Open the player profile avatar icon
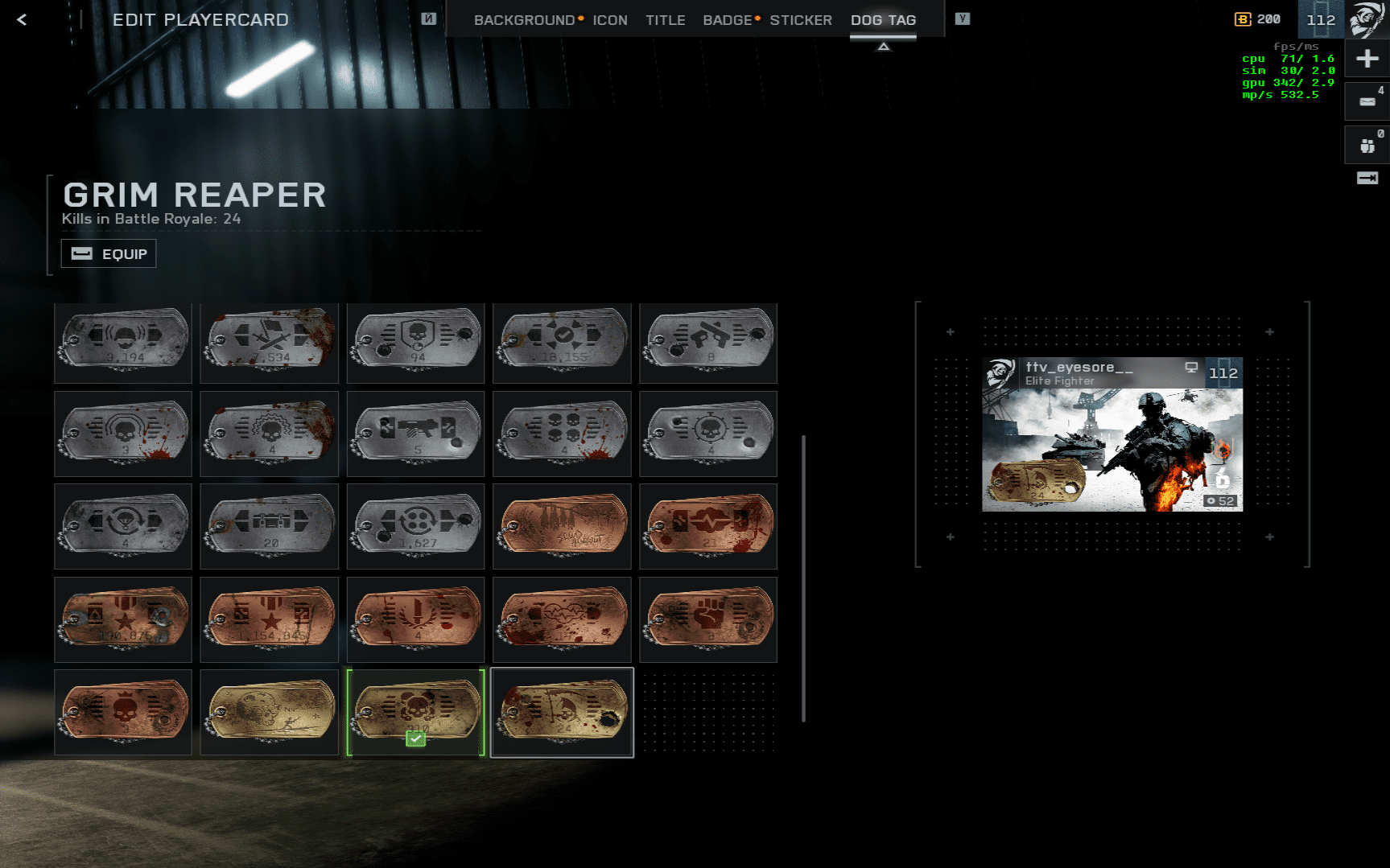1390x868 pixels. click(1367, 19)
